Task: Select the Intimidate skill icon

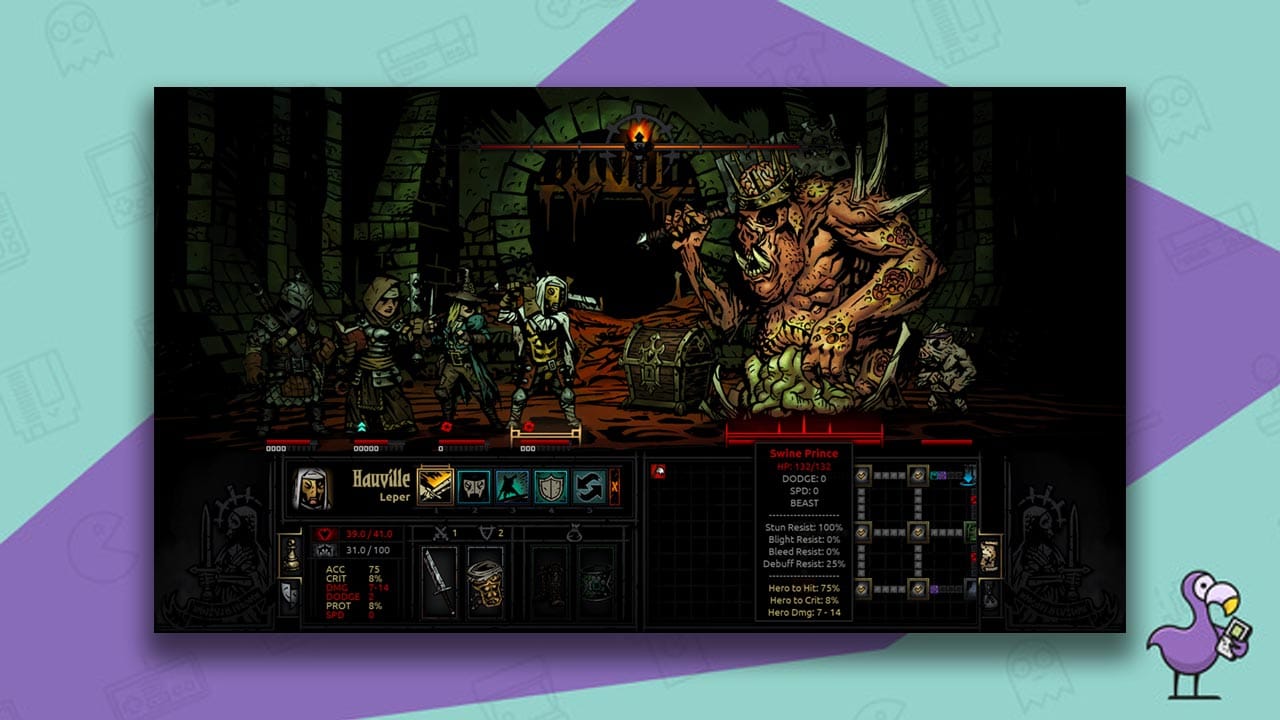Action: 511,487
